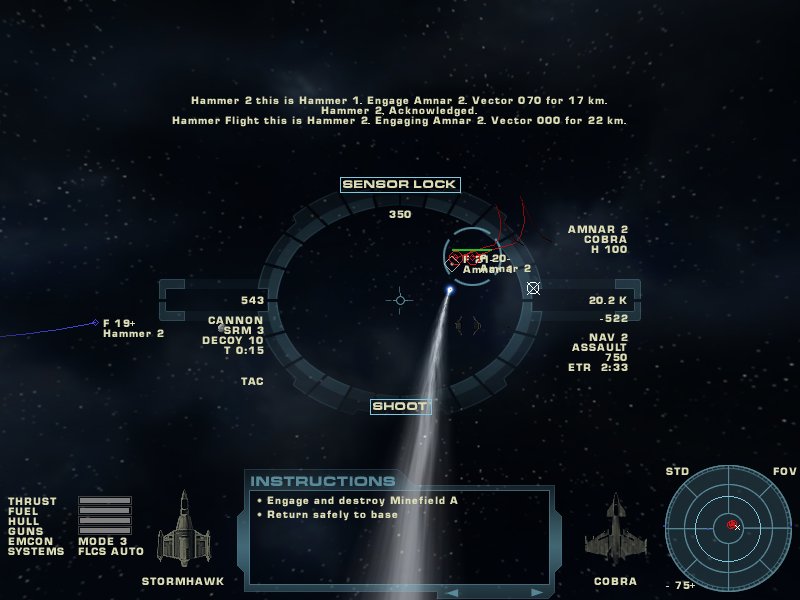The height and width of the screenshot is (600, 800).
Task: Click the crossed-circle waypoint marker
Action: (x=533, y=288)
